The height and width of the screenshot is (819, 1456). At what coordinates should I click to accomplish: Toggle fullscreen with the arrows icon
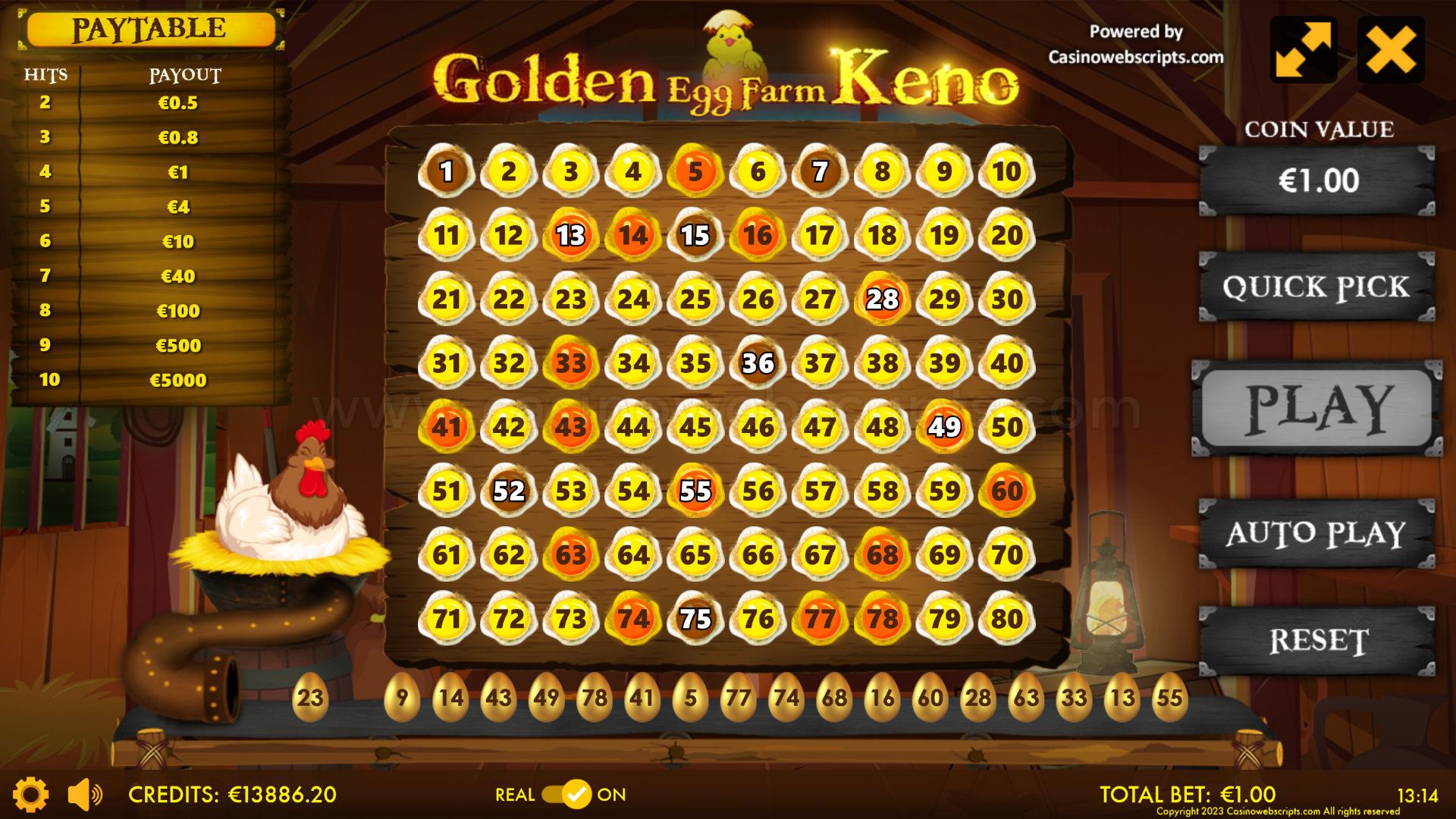pos(1303,50)
